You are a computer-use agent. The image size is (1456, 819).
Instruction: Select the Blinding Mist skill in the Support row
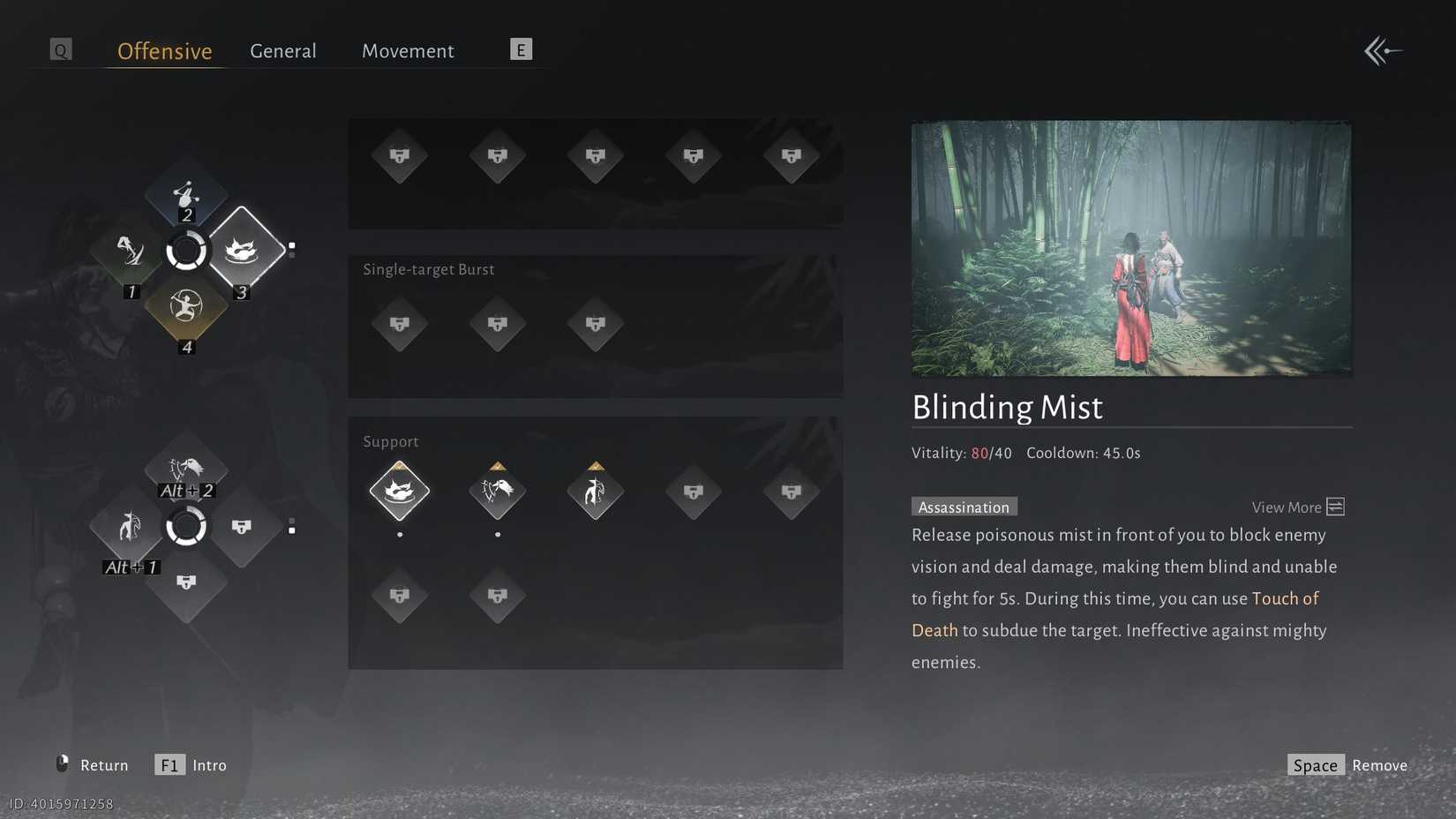400,492
